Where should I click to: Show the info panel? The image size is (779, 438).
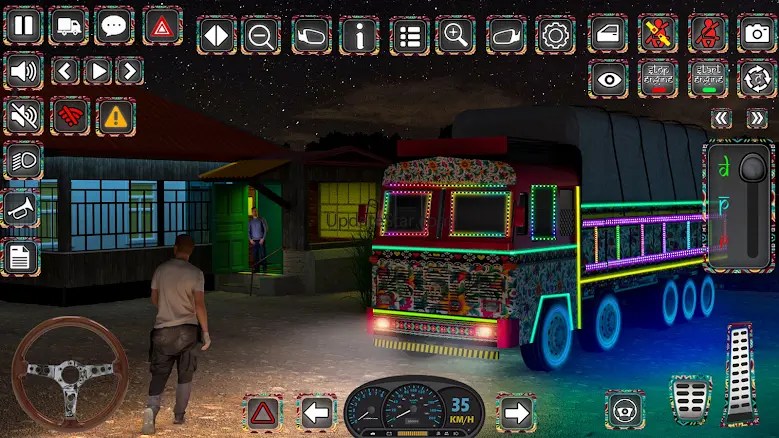[359, 36]
